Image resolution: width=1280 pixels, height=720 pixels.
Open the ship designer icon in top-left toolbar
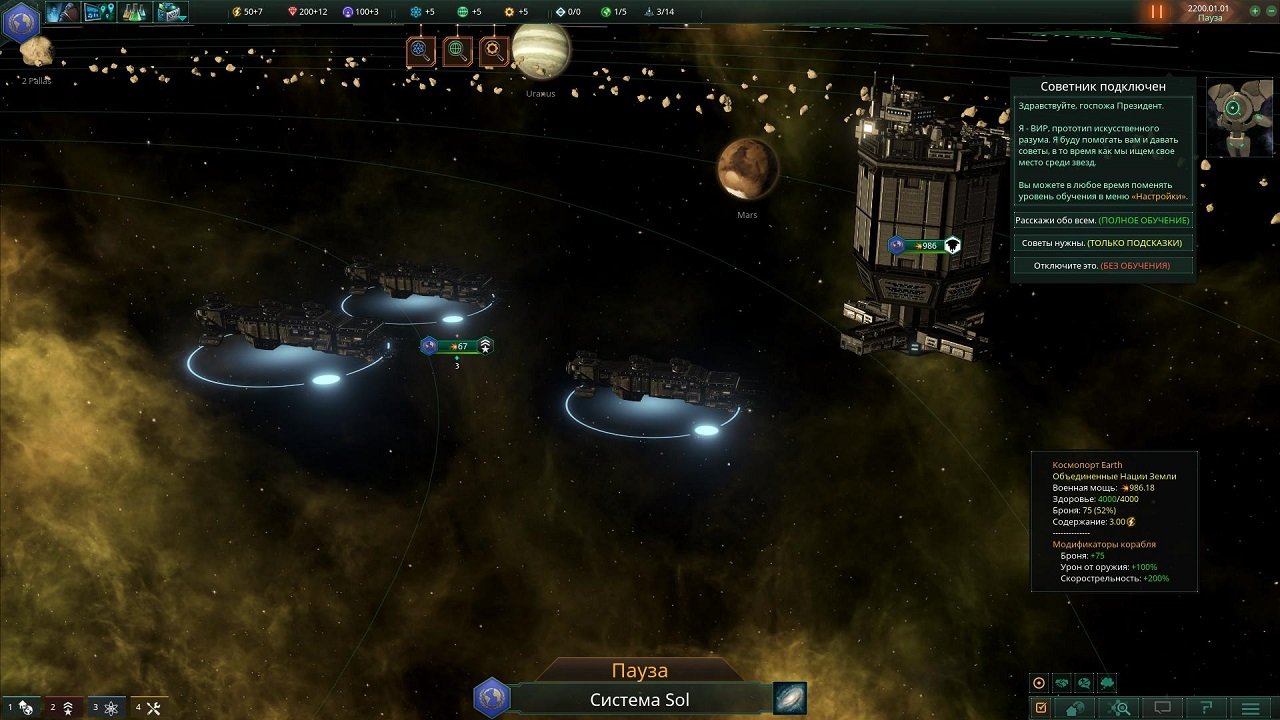coord(167,13)
